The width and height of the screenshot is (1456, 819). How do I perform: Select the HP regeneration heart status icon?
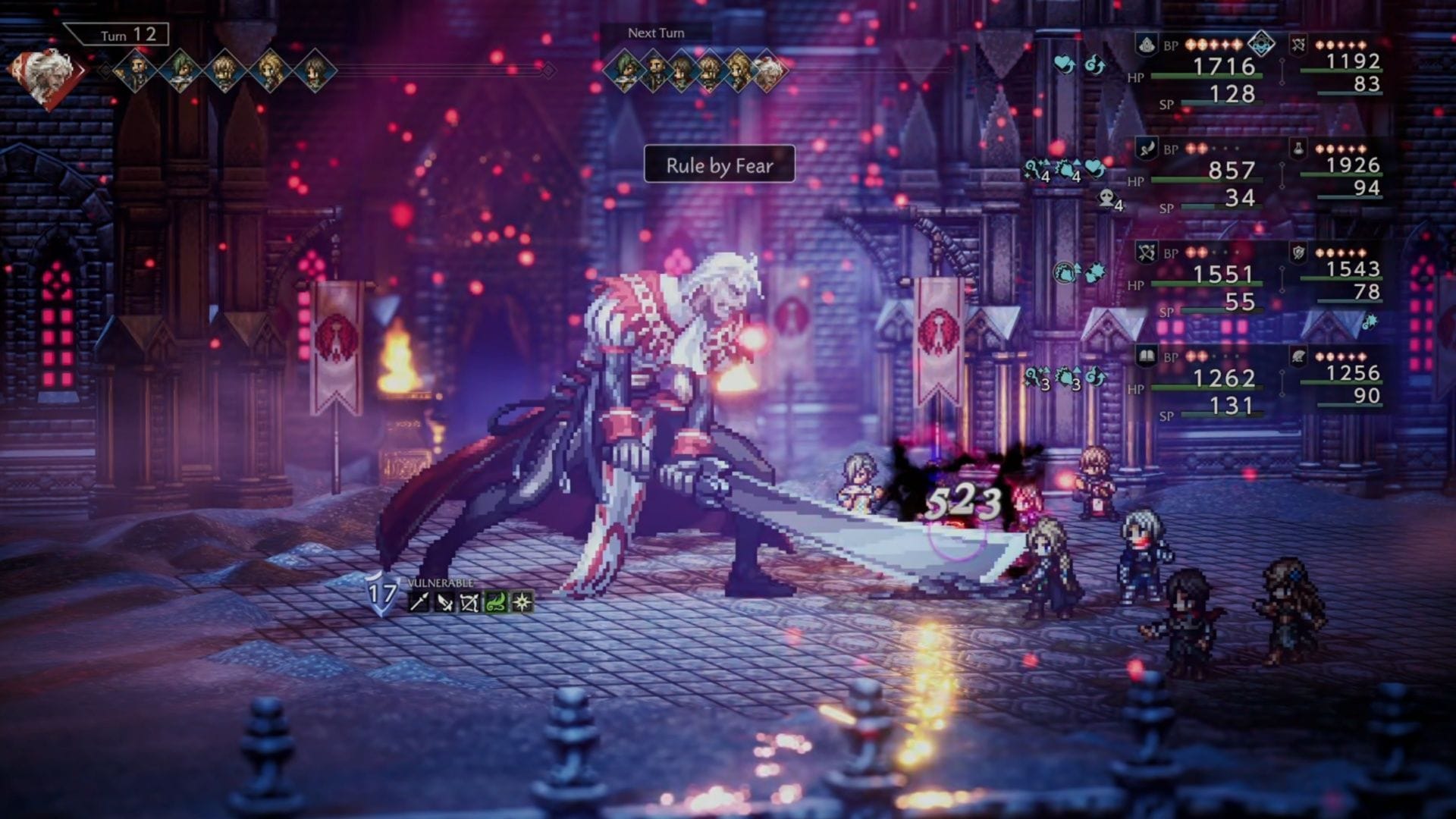click(1064, 64)
